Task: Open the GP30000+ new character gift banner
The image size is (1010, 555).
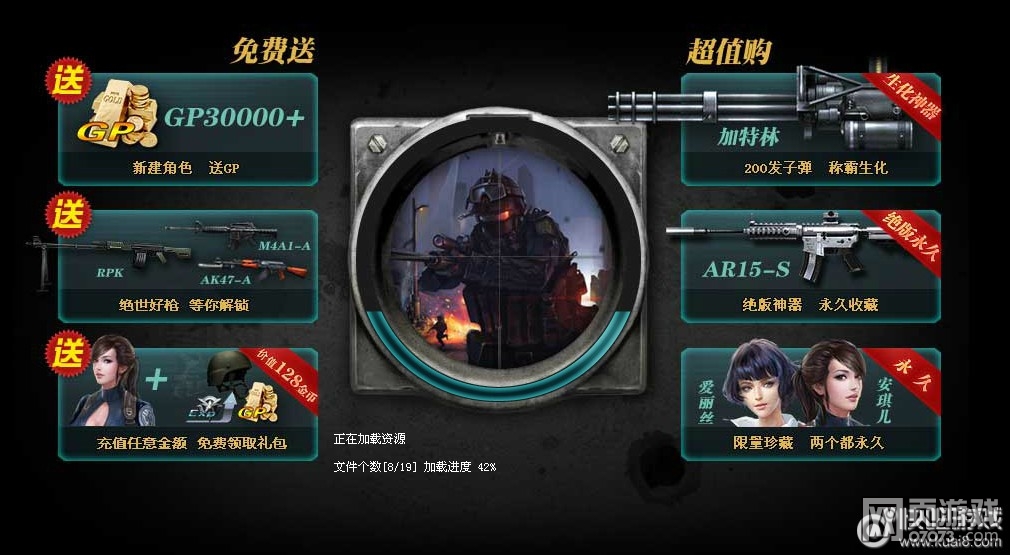Action: [x=188, y=130]
